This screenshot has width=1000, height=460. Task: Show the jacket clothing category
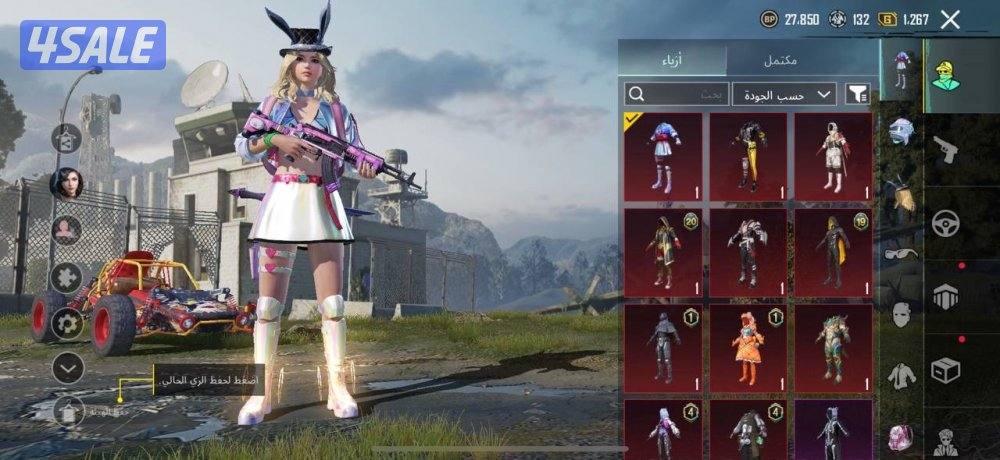point(901,375)
